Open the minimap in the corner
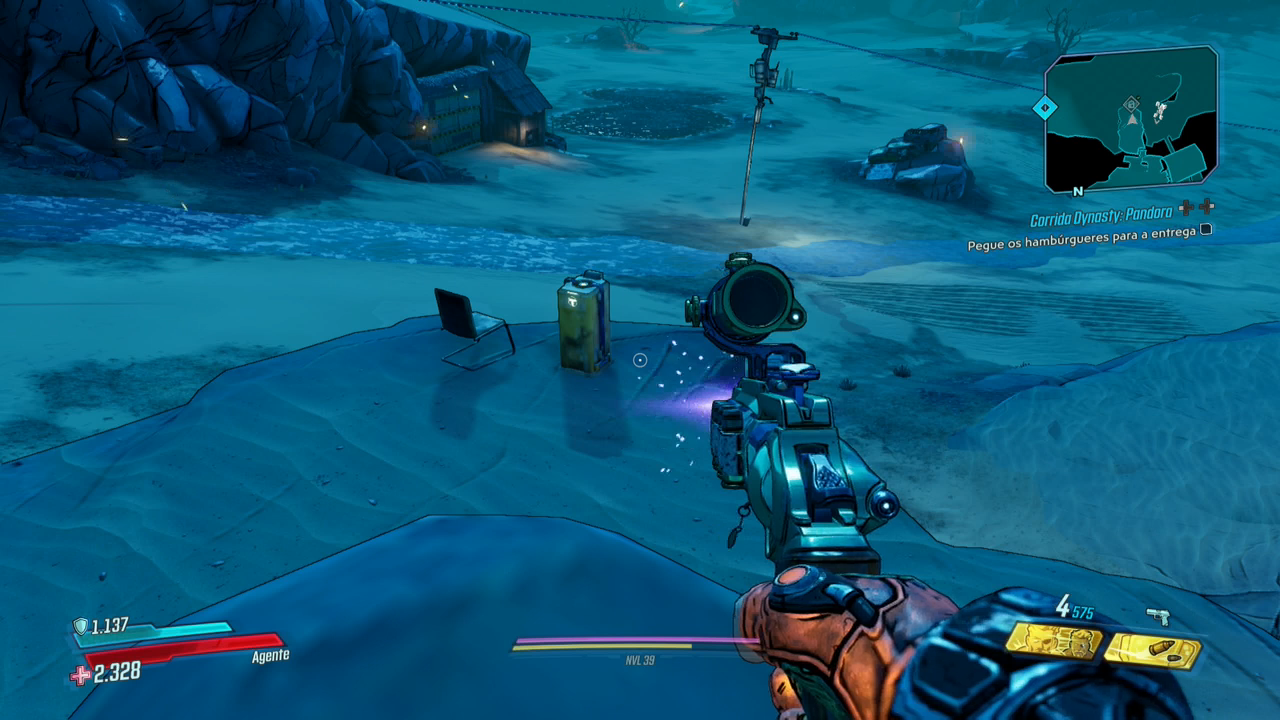 pyautogui.click(x=1131, y=119)
